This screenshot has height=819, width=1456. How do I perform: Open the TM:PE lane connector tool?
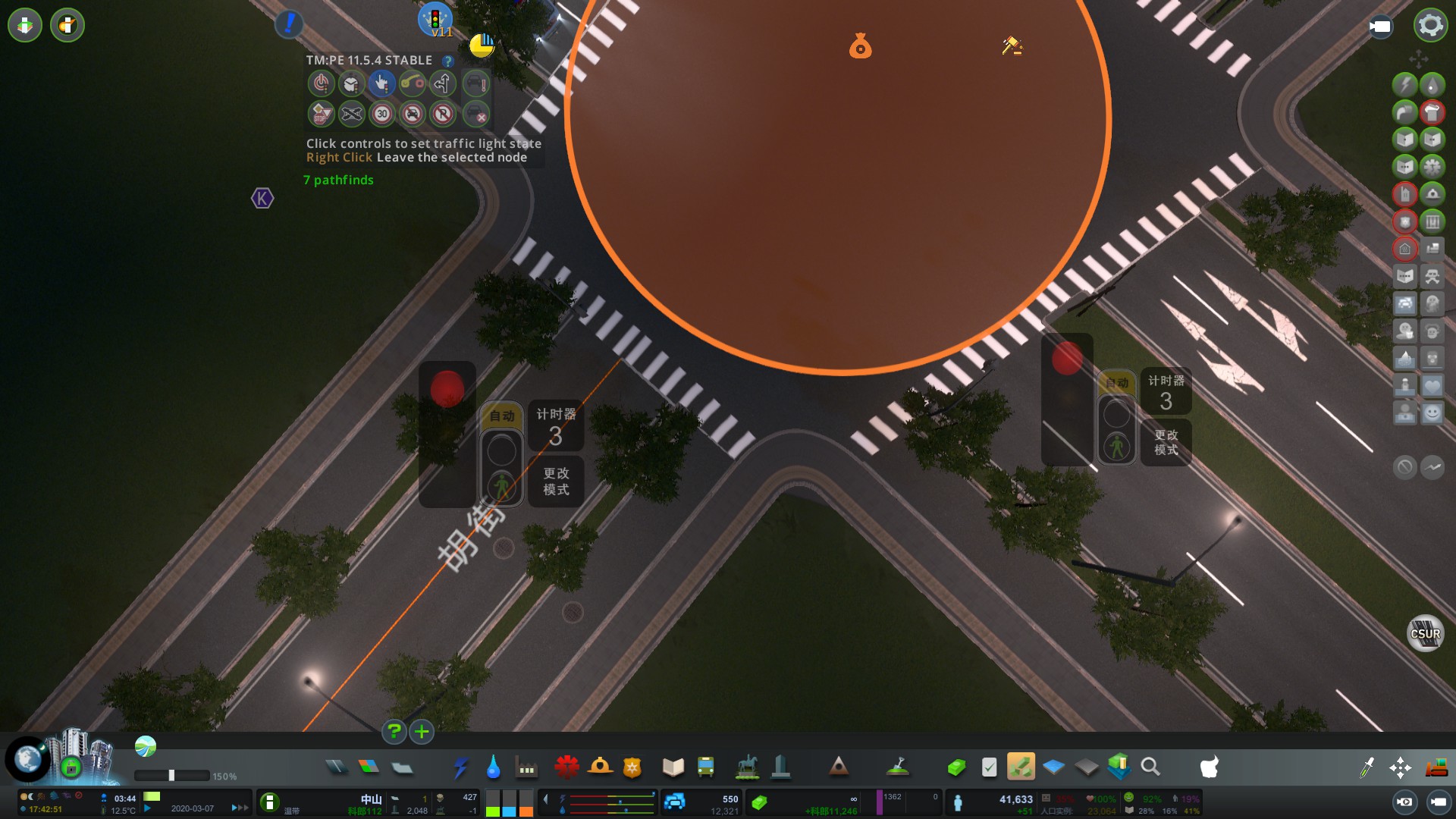coord(413,83)
